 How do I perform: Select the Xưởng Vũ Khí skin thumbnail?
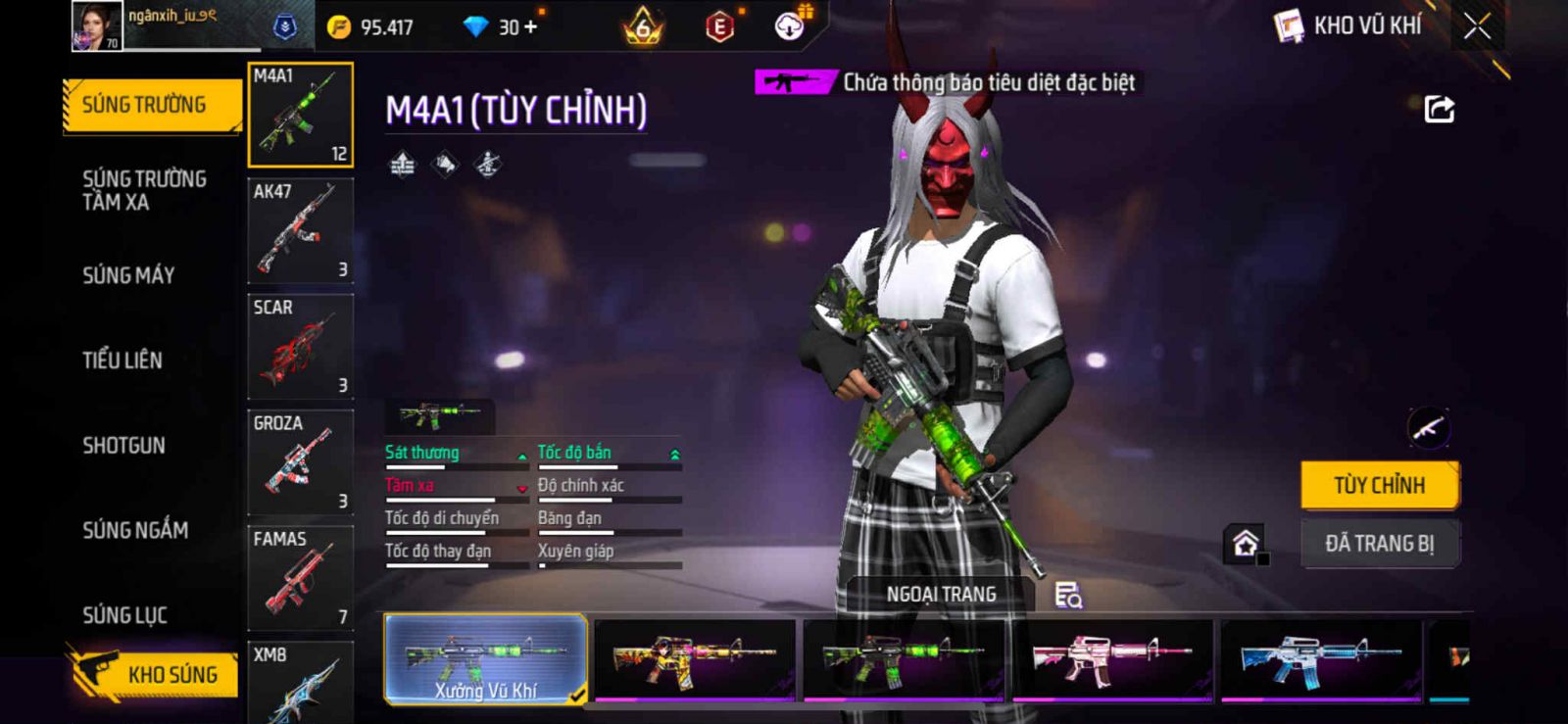coord(486,659)
